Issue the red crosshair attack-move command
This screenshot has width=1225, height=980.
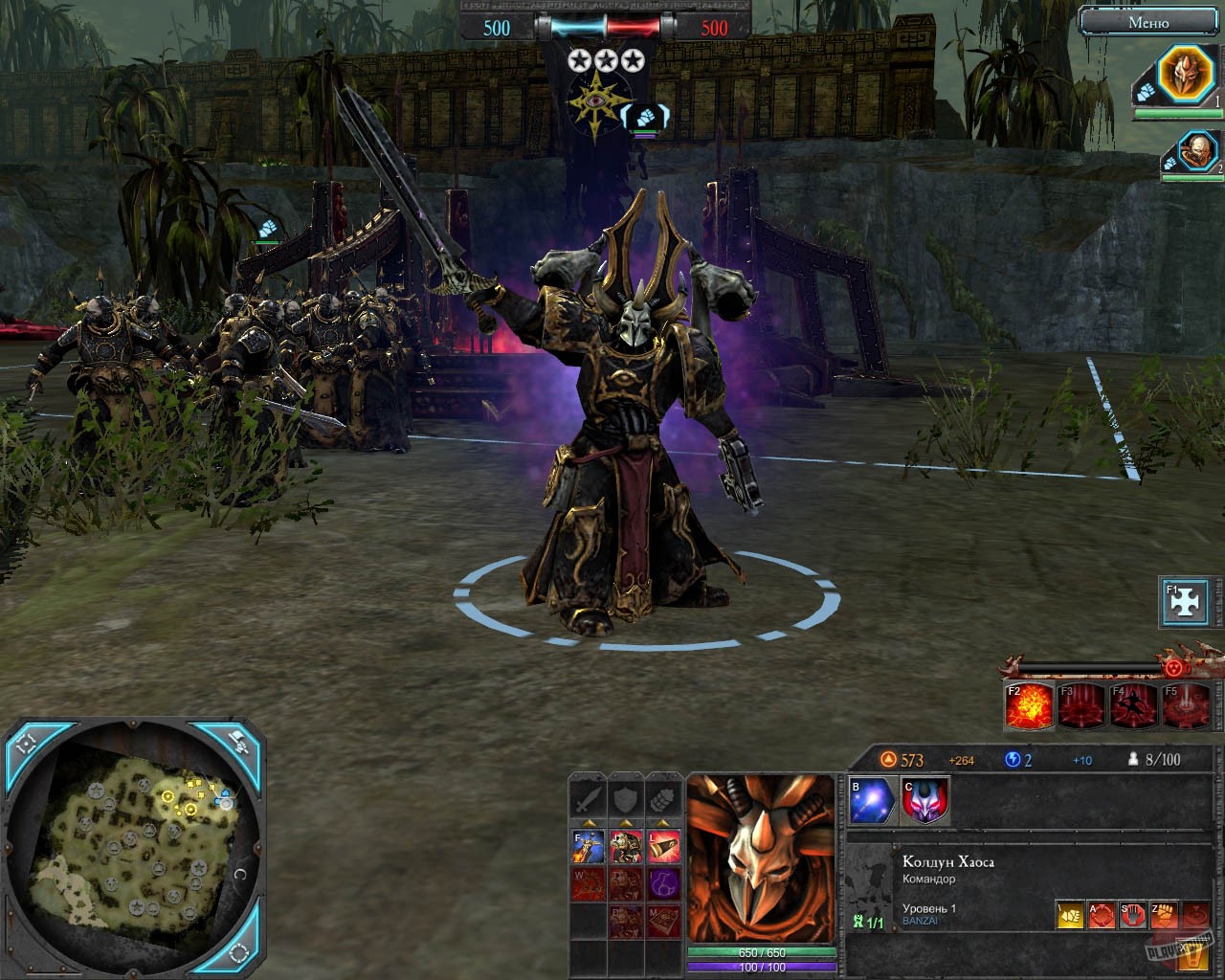point(1102,915)
